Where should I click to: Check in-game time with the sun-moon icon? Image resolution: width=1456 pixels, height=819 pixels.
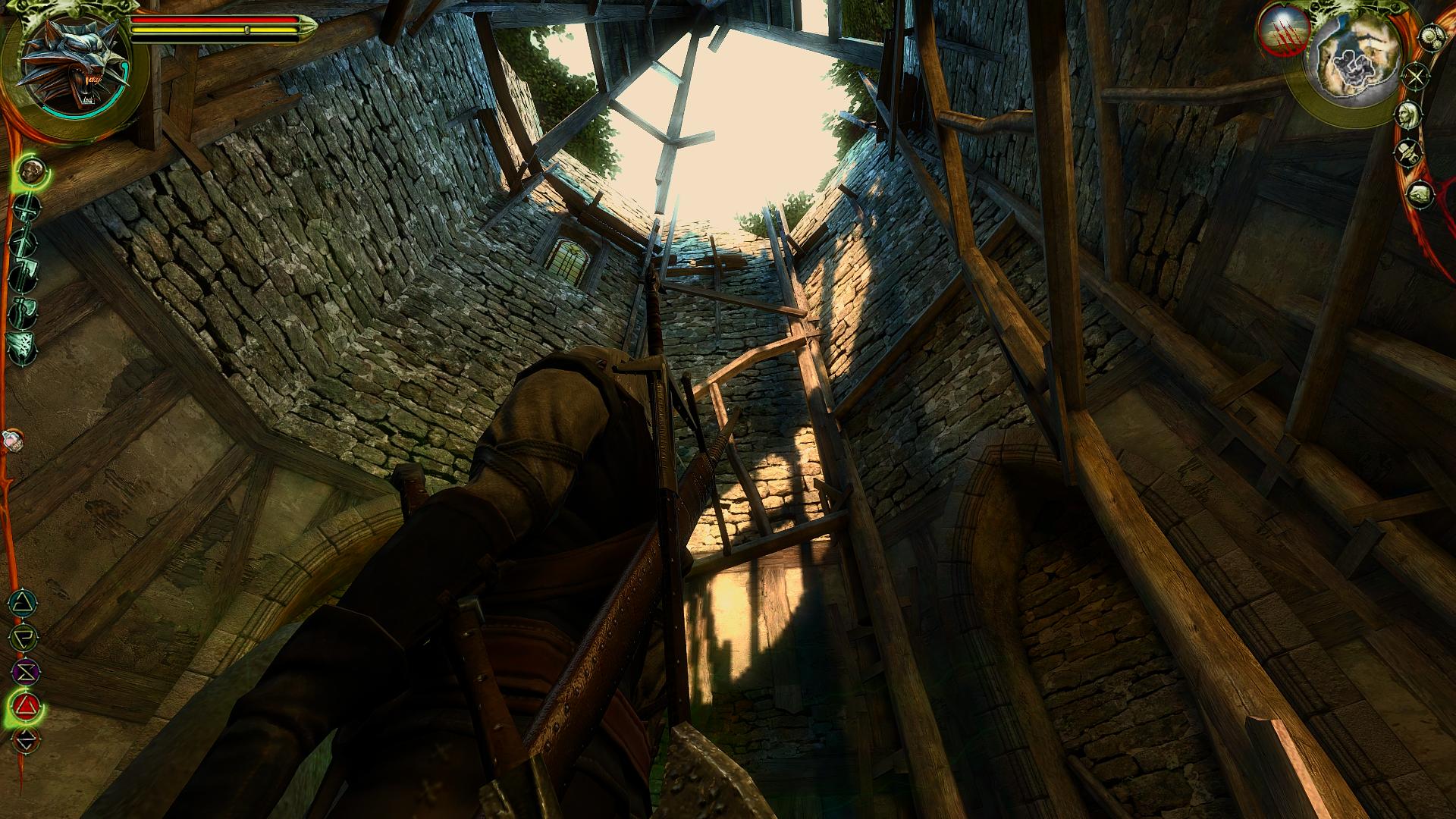1431,38
